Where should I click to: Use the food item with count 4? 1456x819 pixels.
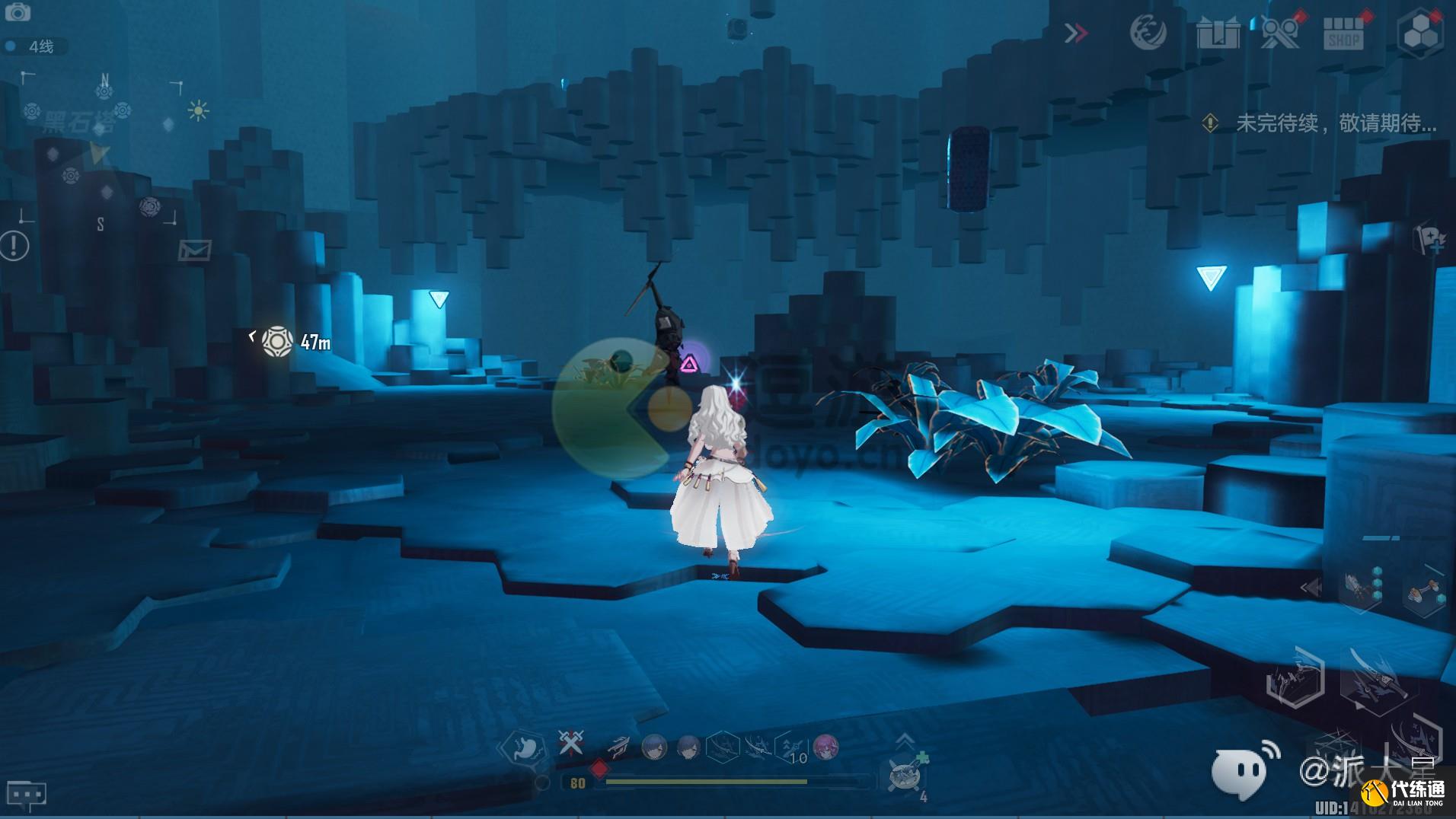point(905,776)
